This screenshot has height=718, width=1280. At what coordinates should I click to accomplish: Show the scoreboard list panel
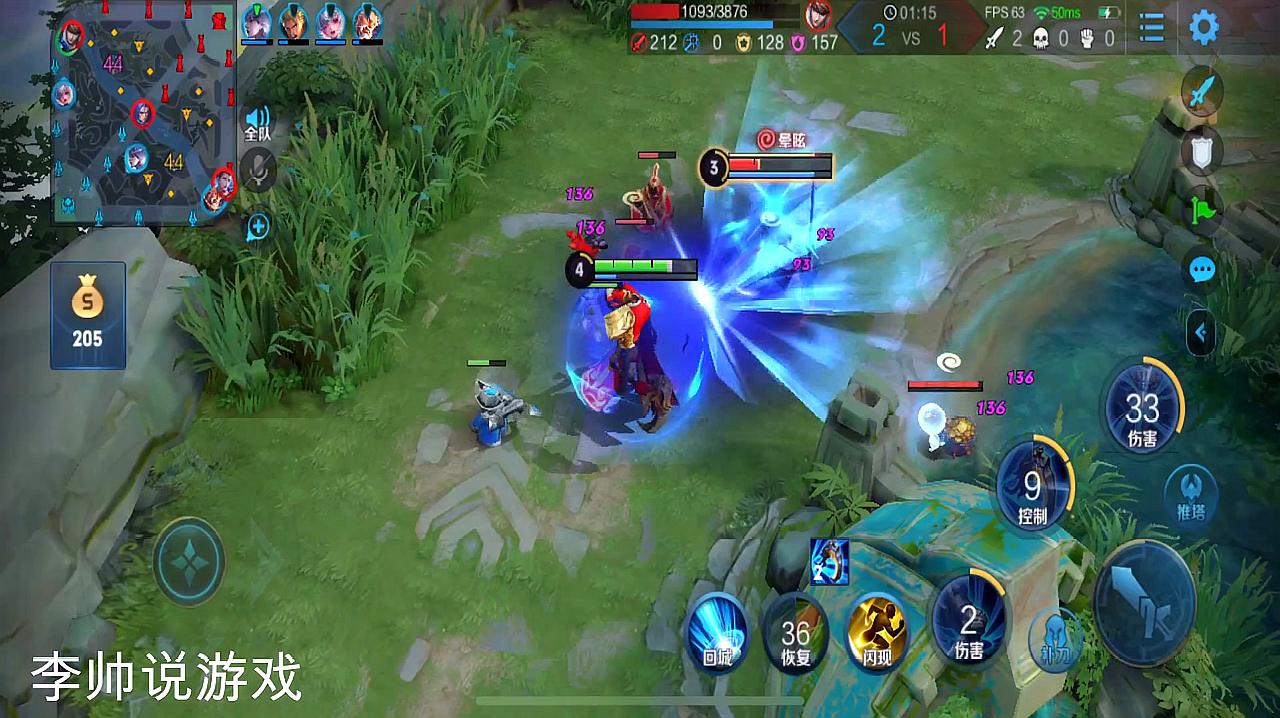[1152, 27]
